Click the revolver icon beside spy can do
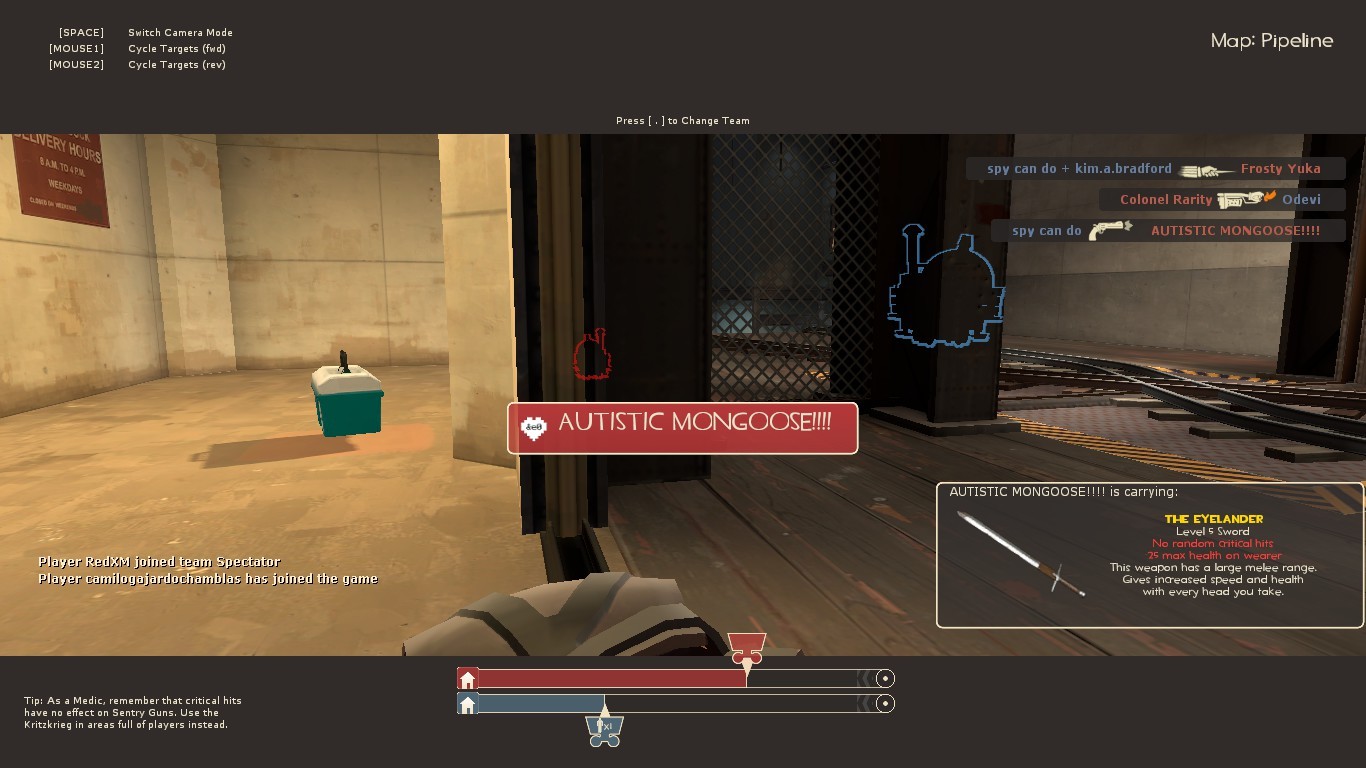 click(x=1110, y=230)
